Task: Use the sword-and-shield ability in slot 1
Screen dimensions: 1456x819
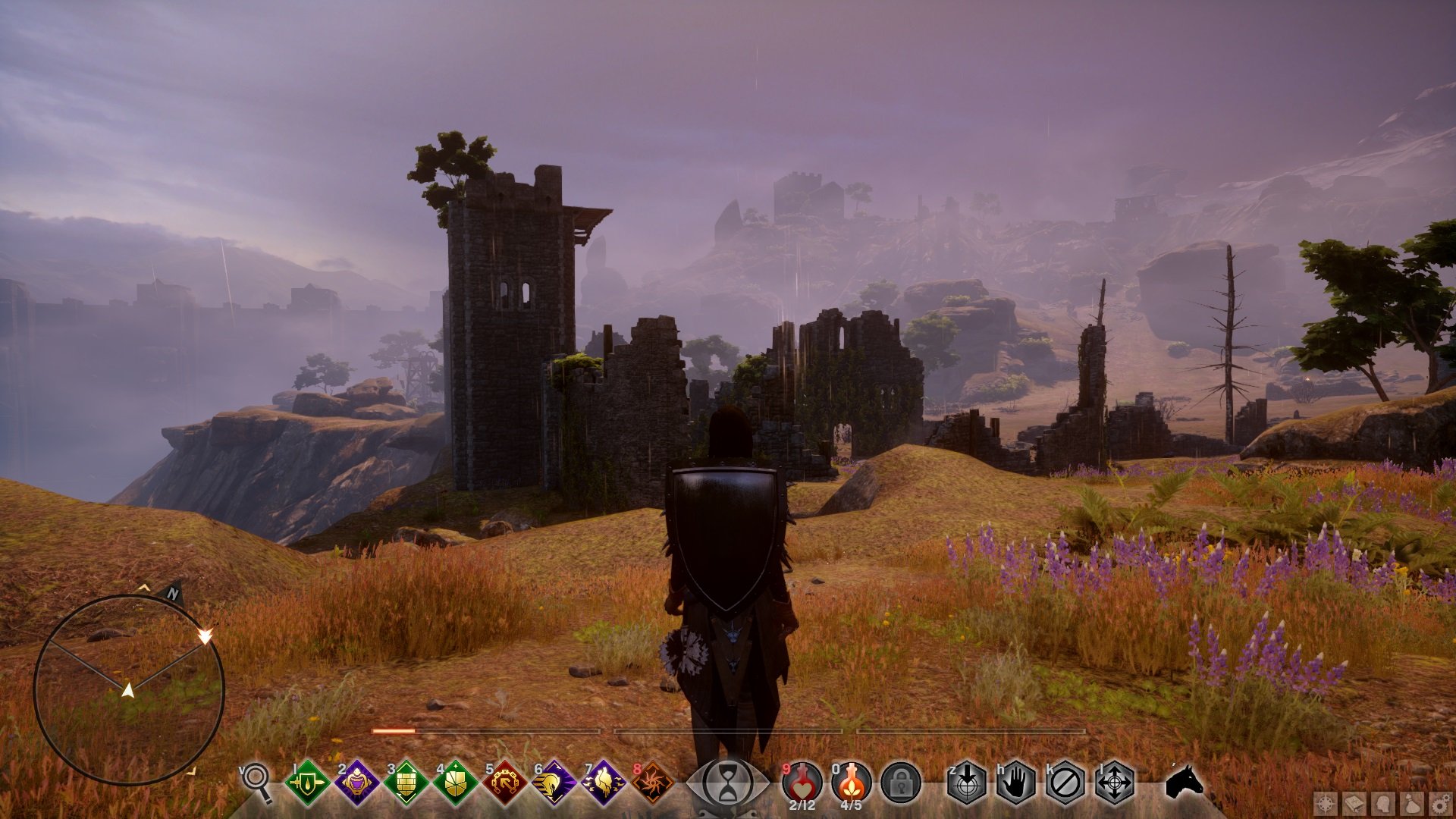Action: pyautogui.click(x=307, y=782)
